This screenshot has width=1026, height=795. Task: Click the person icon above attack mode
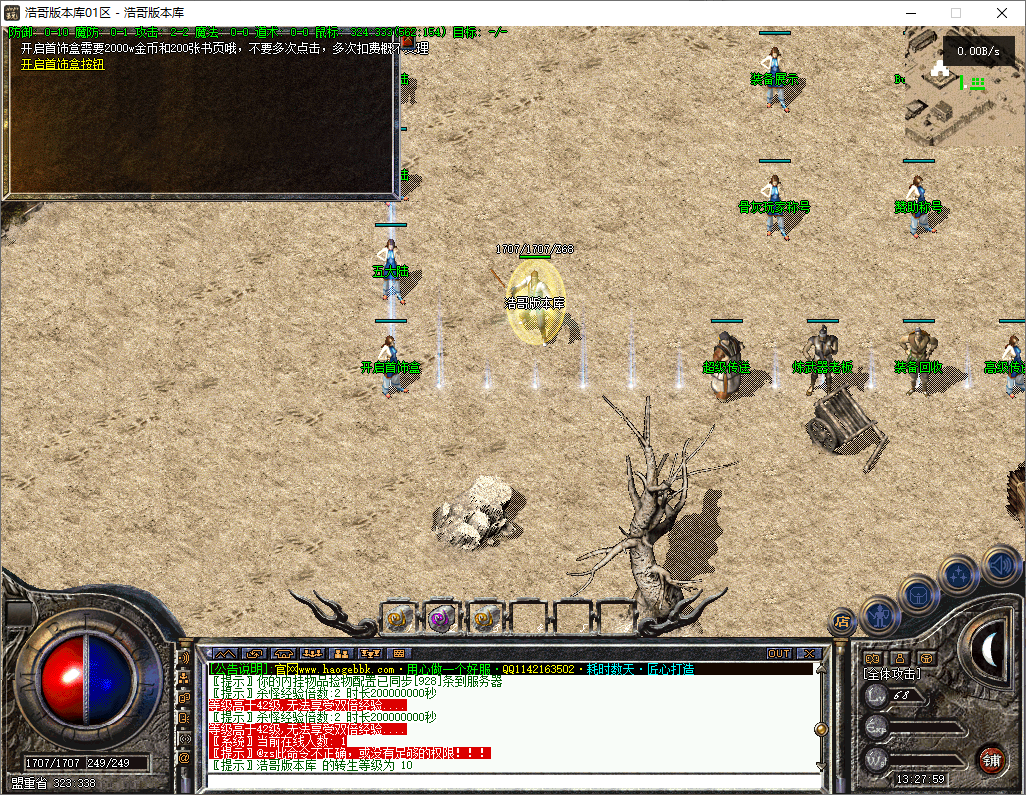pos(898,658)
